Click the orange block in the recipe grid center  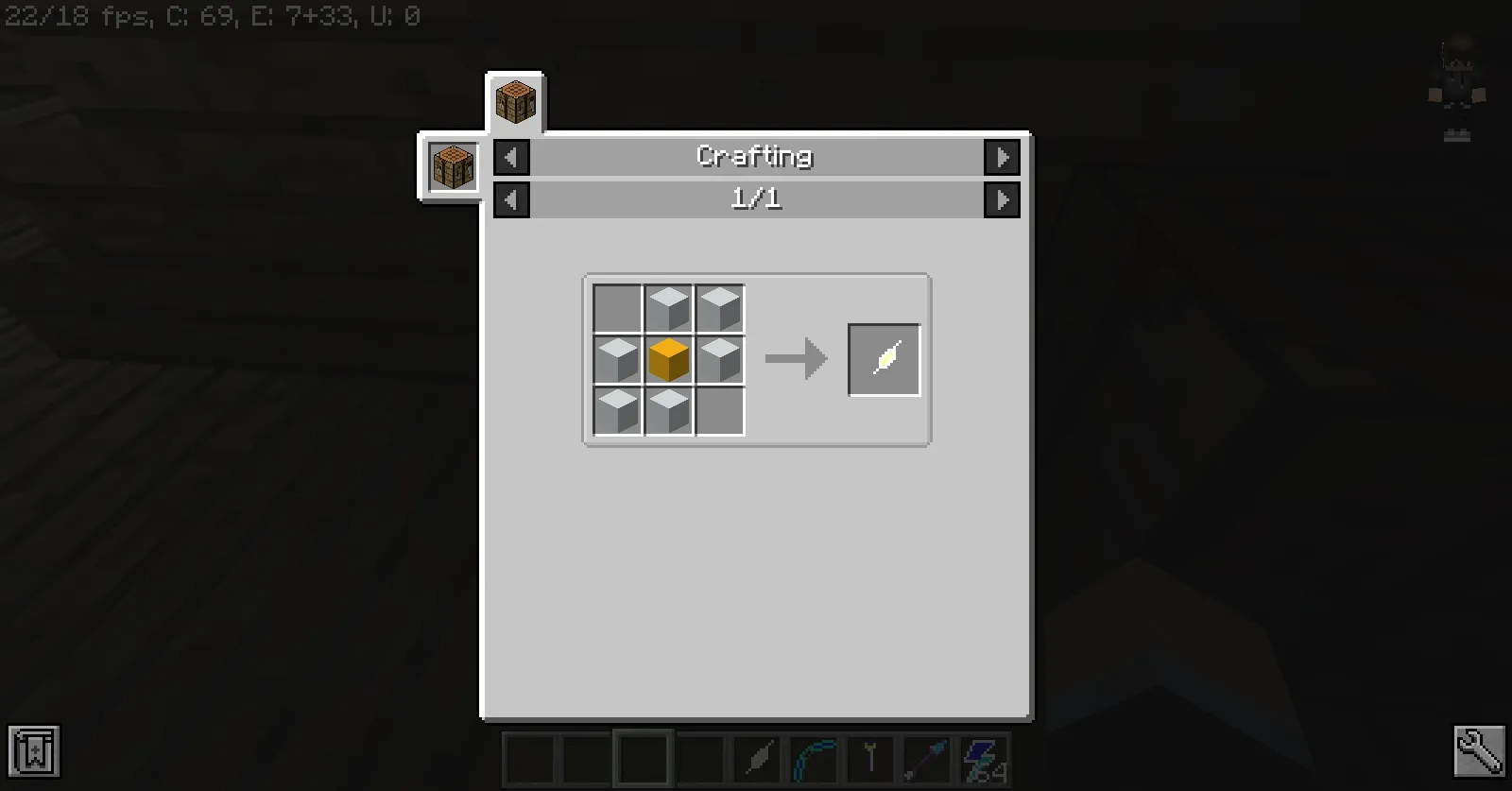click(668, 359)
